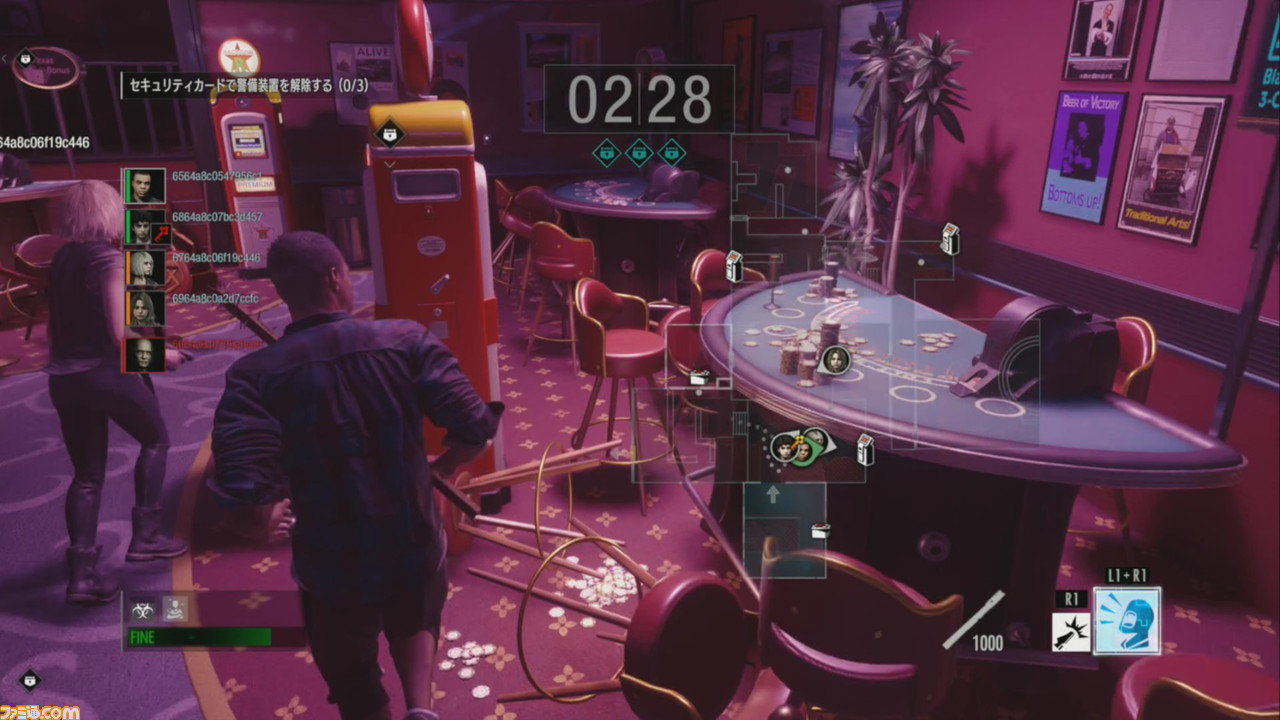Click the lone female face marker on the map
This screenshot has width=1280, height=720.
point(833,359)
